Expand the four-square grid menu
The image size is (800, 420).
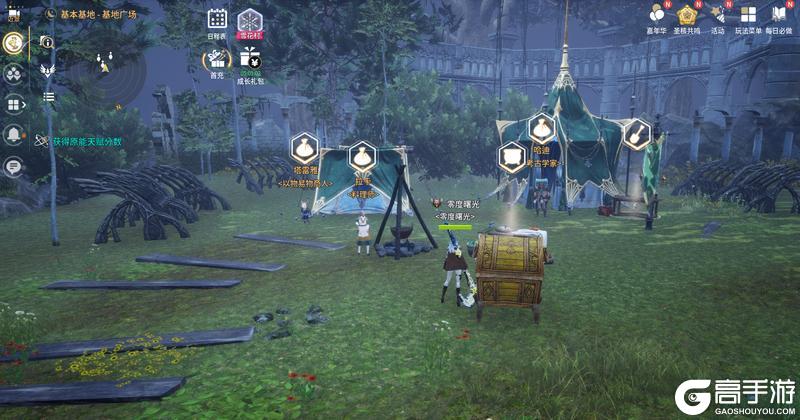tap(14, 104)
